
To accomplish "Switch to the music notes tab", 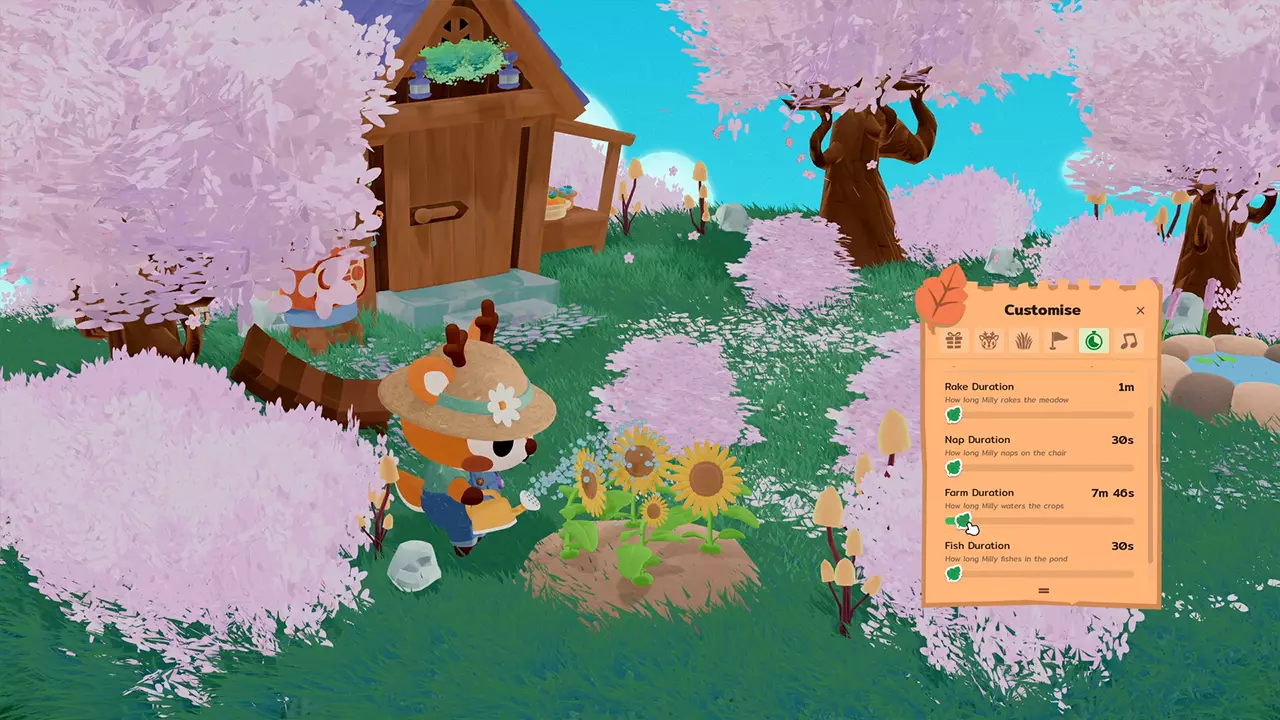I will pyautogui.click(x=1128, y=341).
